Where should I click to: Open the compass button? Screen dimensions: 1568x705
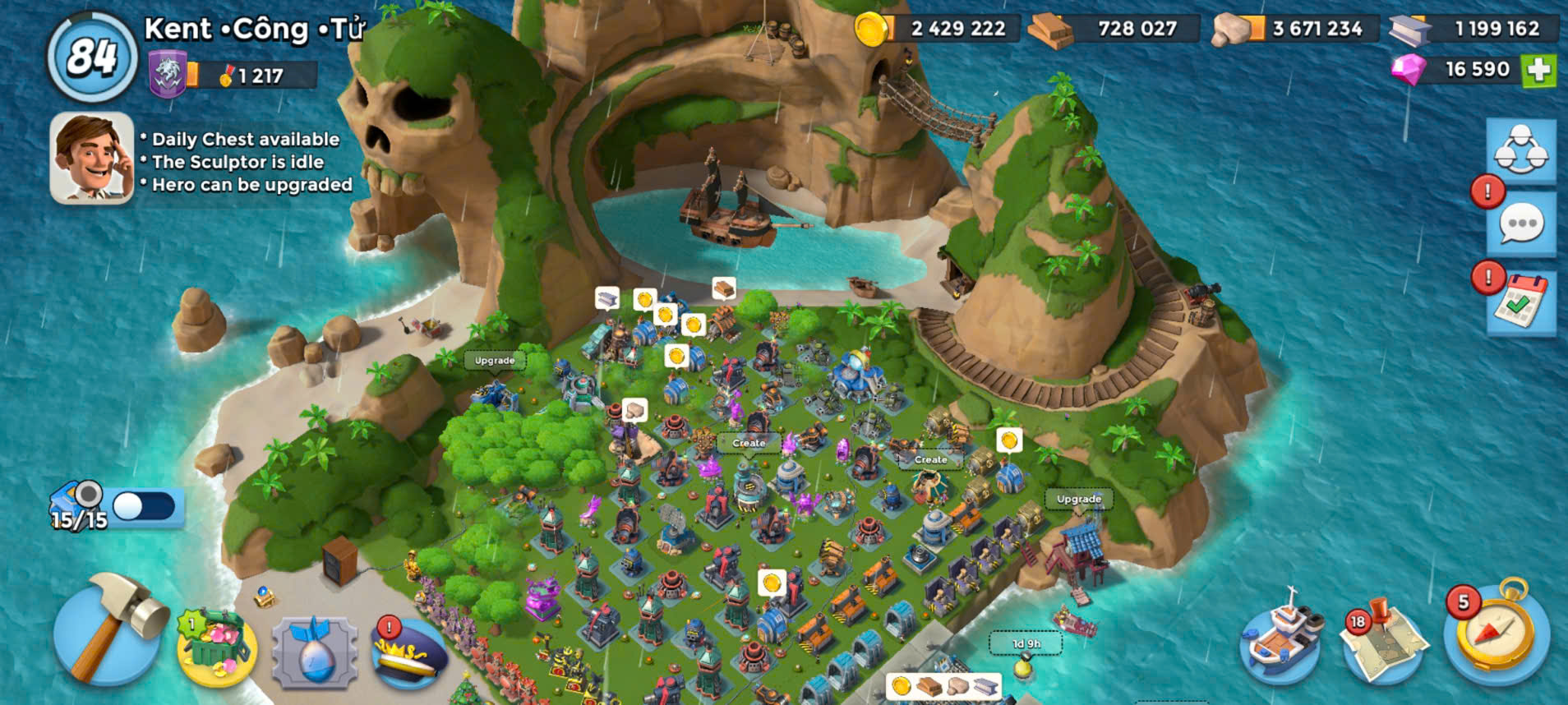coord(1497,634)
